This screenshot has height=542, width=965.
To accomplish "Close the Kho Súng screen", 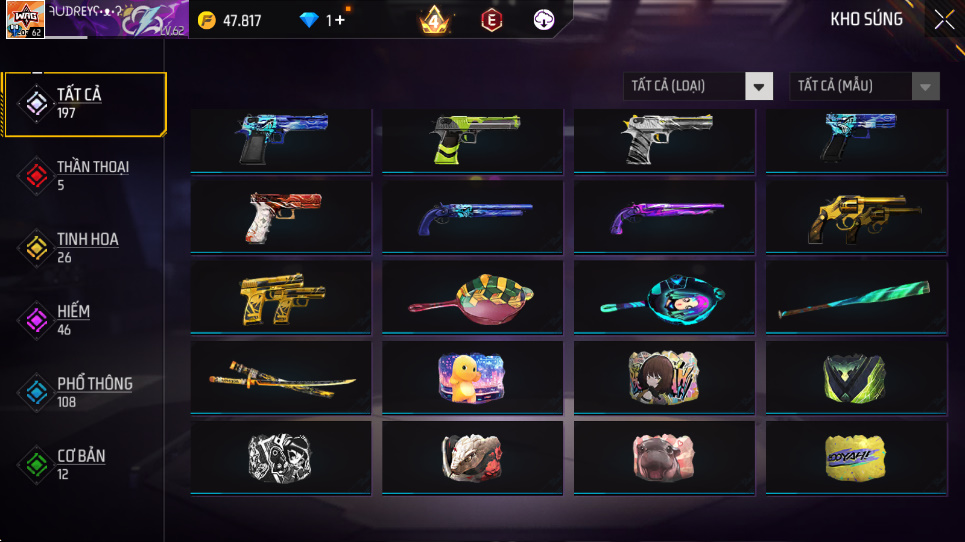I will pyautogui.click(x=944, y=19).
